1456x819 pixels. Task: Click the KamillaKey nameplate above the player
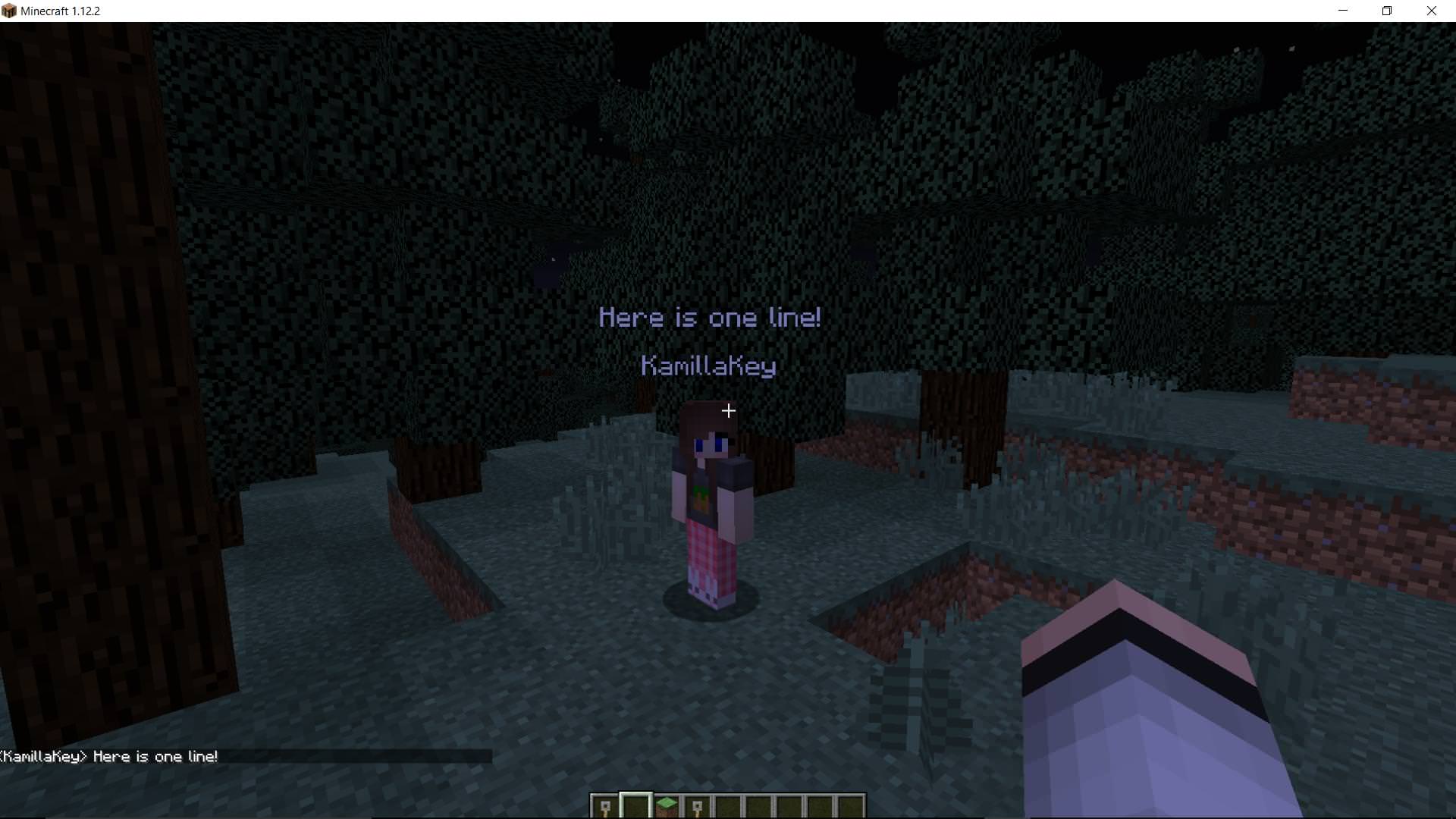pos(708,366)
